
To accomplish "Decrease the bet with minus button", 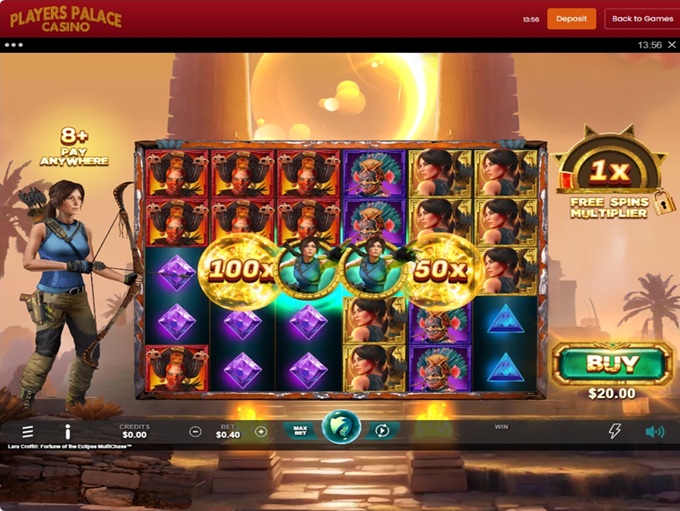I will (x=195, y=432).
